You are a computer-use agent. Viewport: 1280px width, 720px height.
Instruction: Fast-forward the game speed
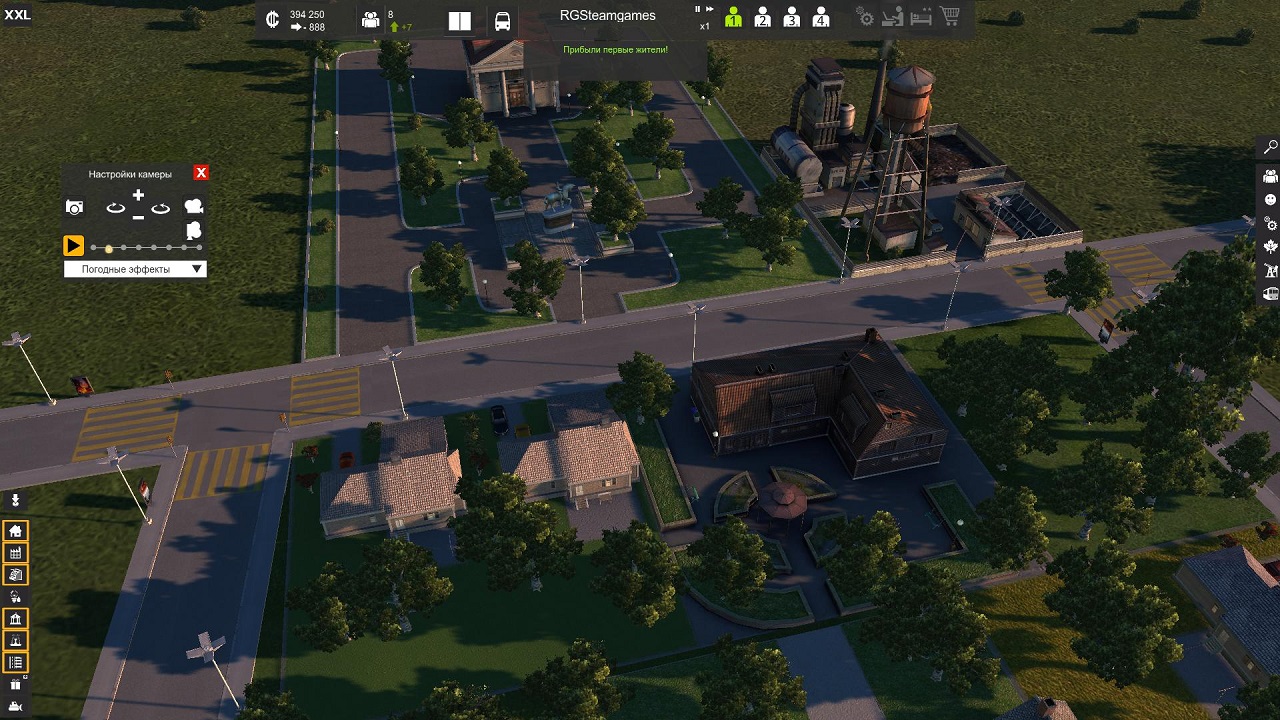(711, 9)
